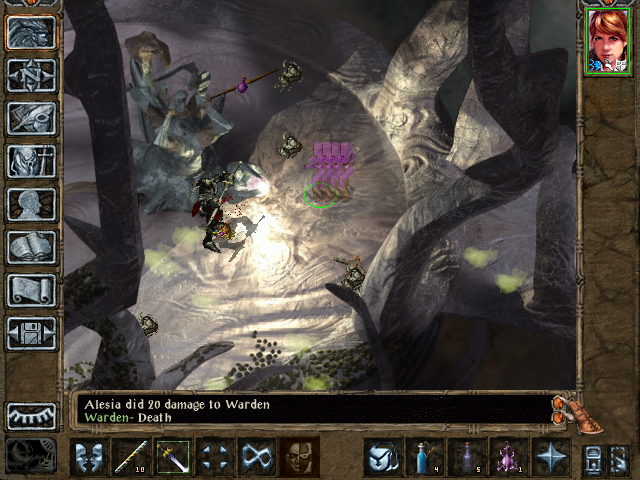Open the mage spellbook

(31, 247)
